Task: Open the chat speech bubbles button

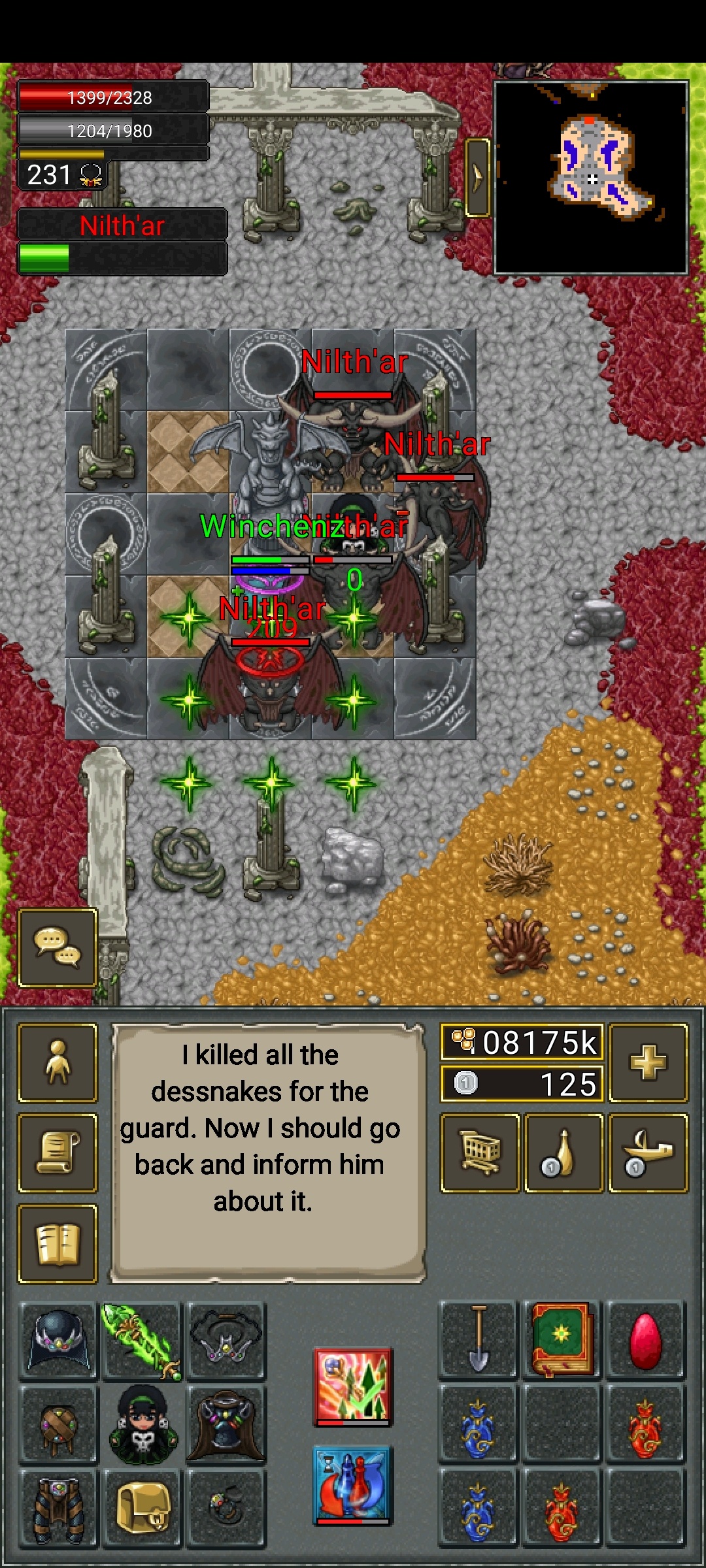Action: (58, 947)
